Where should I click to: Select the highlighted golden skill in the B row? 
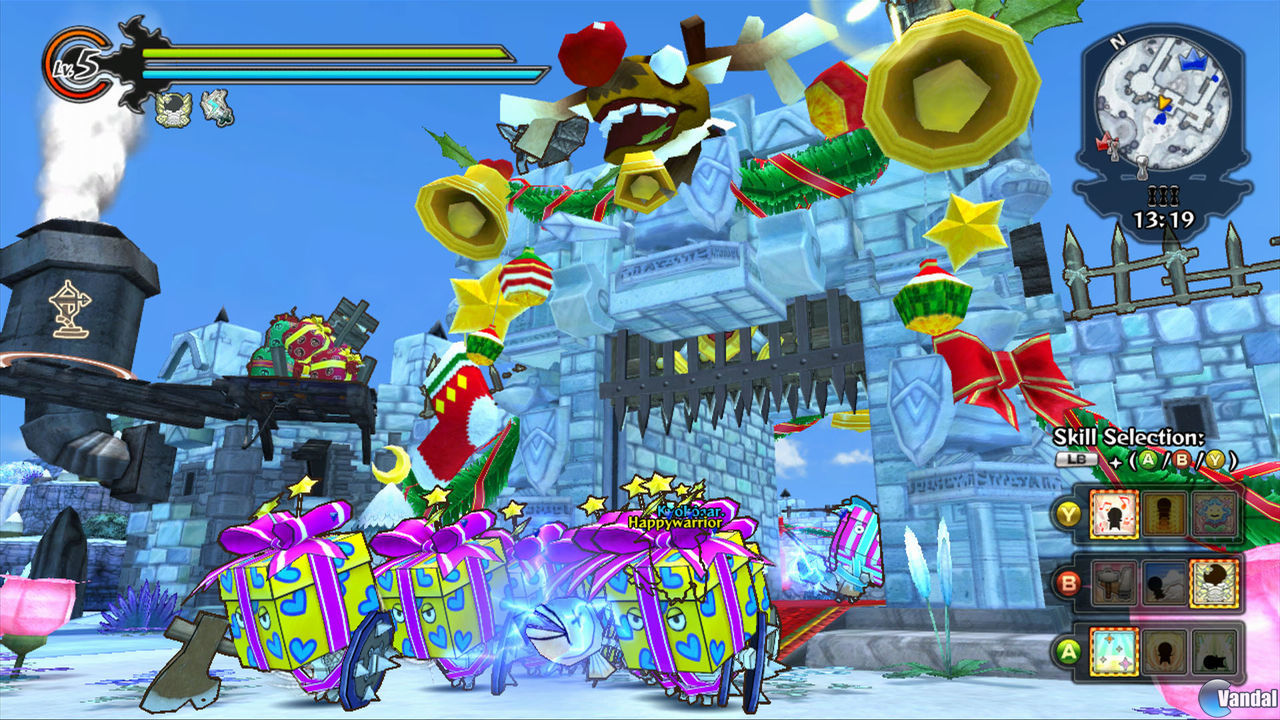tap(1214, 582)
